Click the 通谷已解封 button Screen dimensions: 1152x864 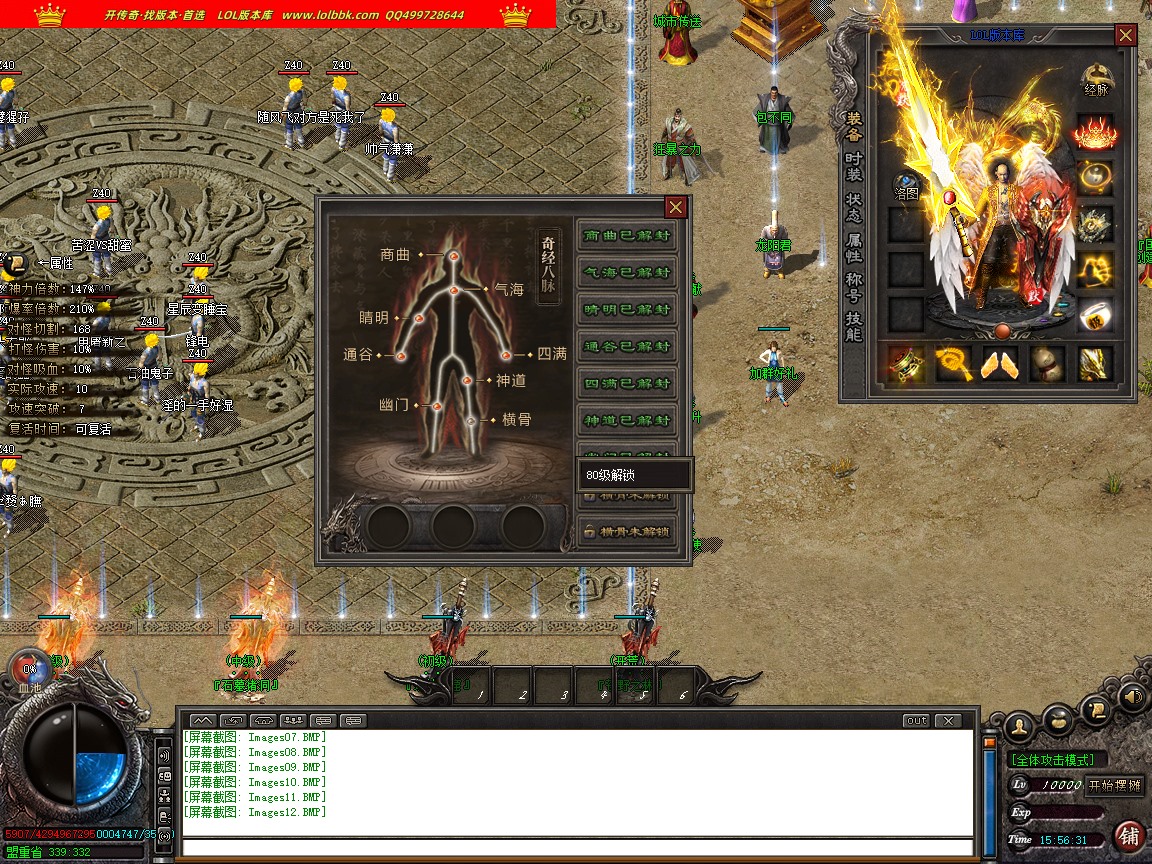click(x=627, y=347)
